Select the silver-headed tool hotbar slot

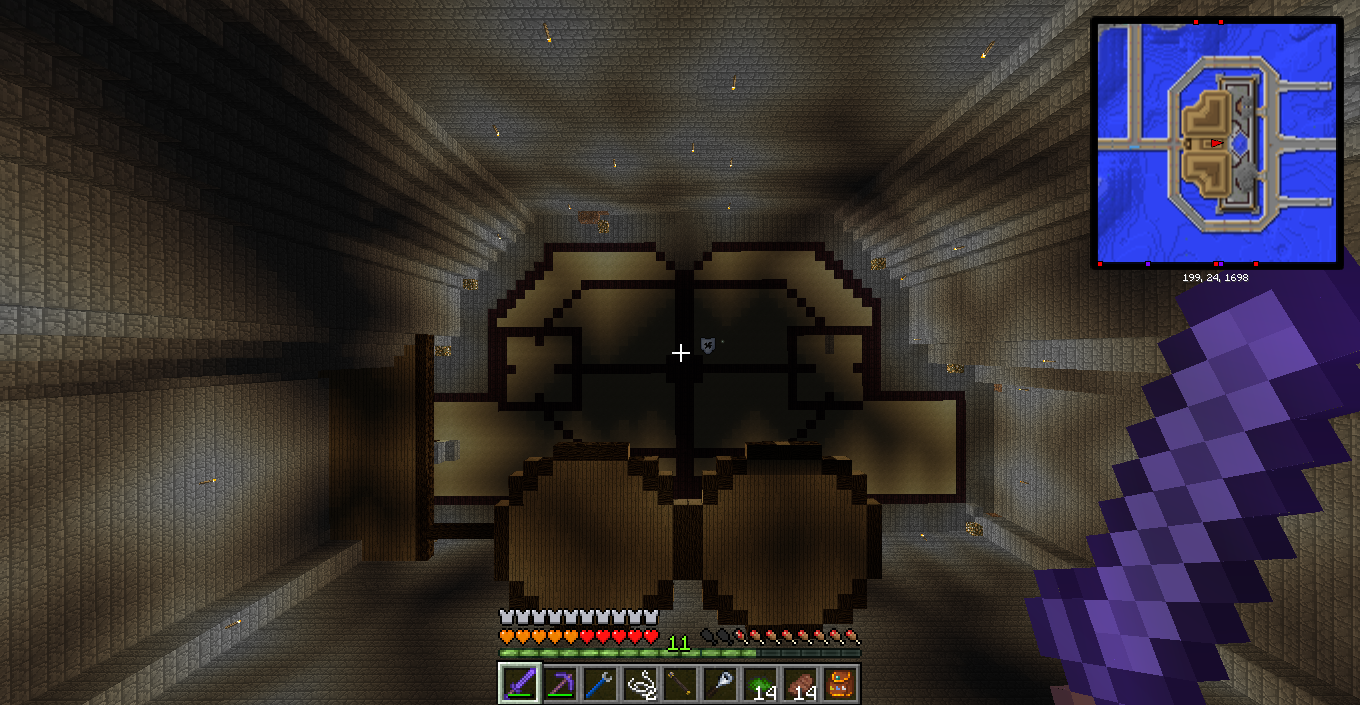coord(720,684)
